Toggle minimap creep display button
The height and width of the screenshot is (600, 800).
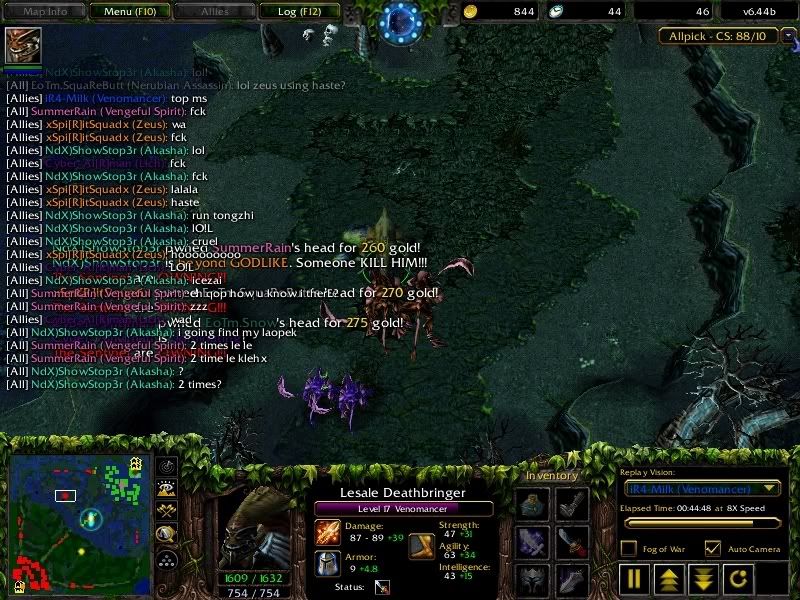click(167, 533)
